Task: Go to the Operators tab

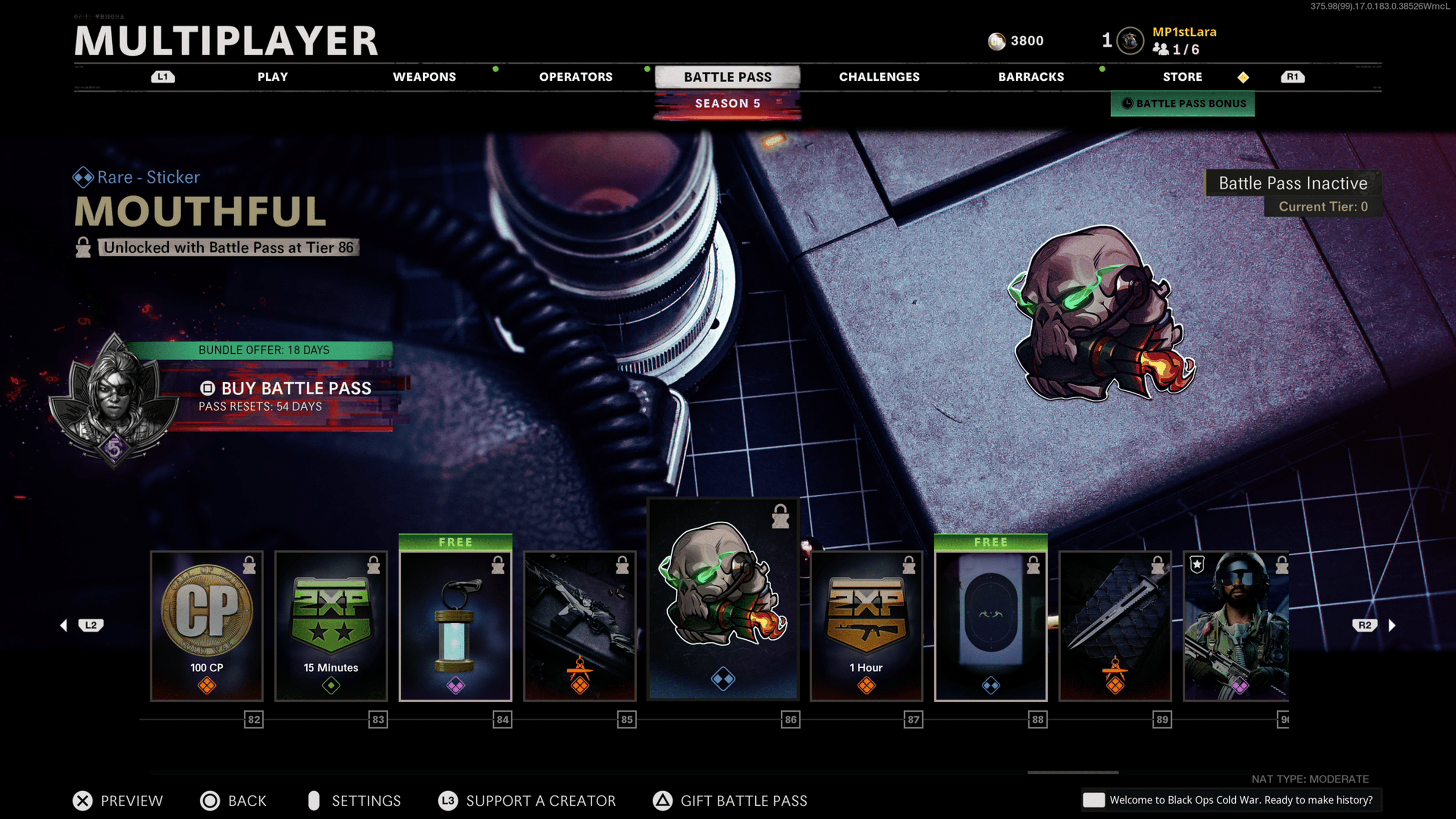Action: [576, 77]
